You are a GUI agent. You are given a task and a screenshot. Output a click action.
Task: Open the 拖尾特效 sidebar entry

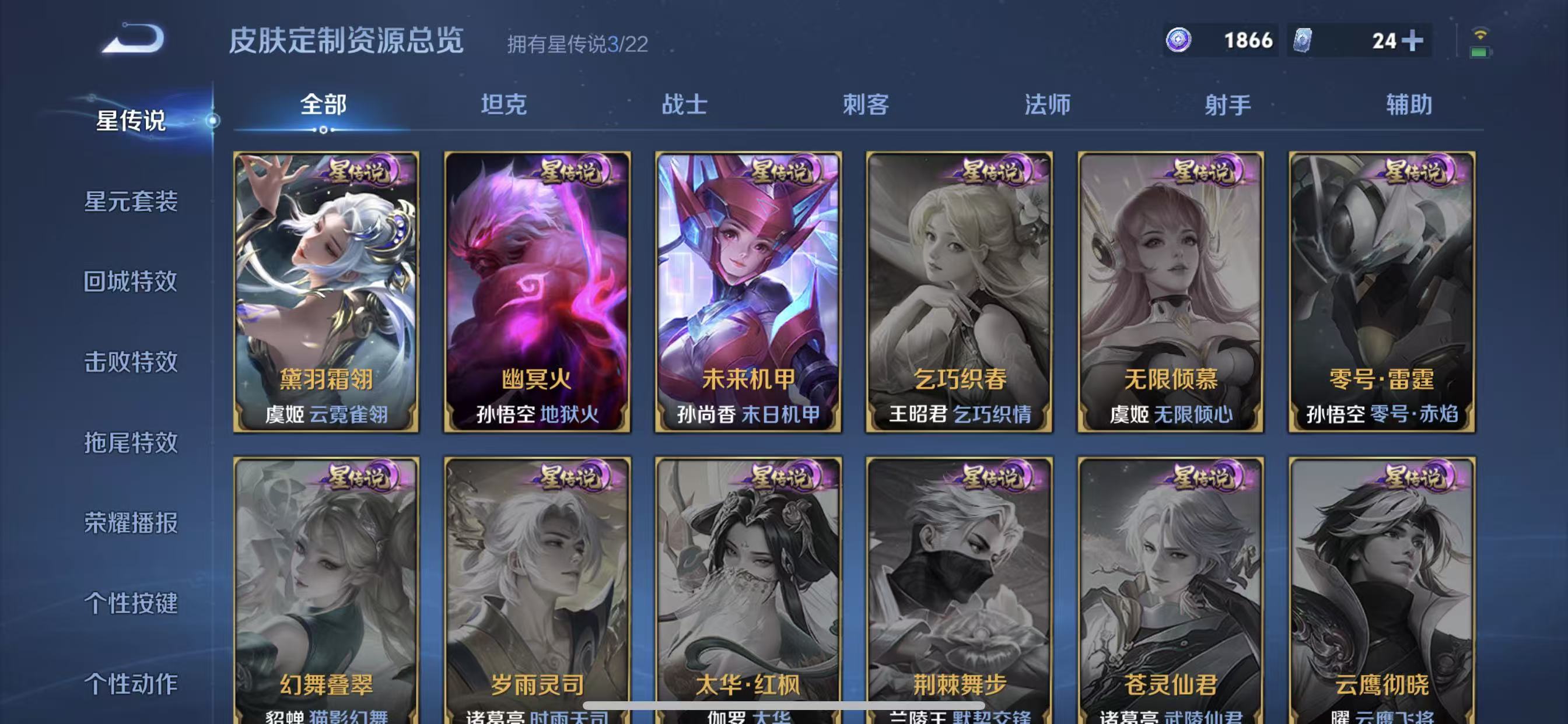pos(131,444)
